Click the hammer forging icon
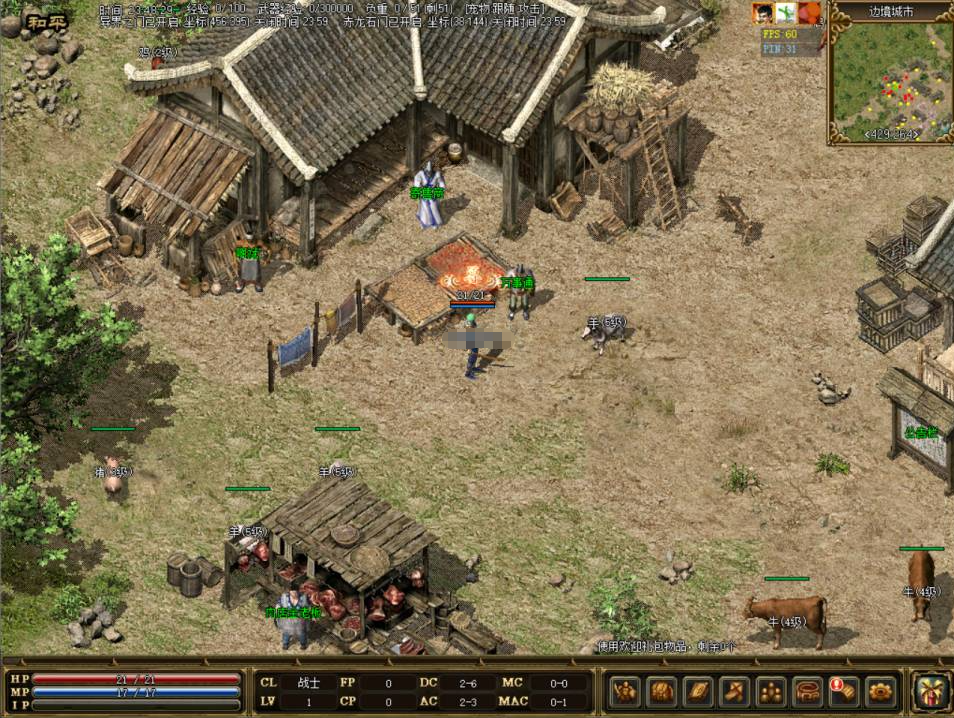954x718 pixels. point(735,691)
